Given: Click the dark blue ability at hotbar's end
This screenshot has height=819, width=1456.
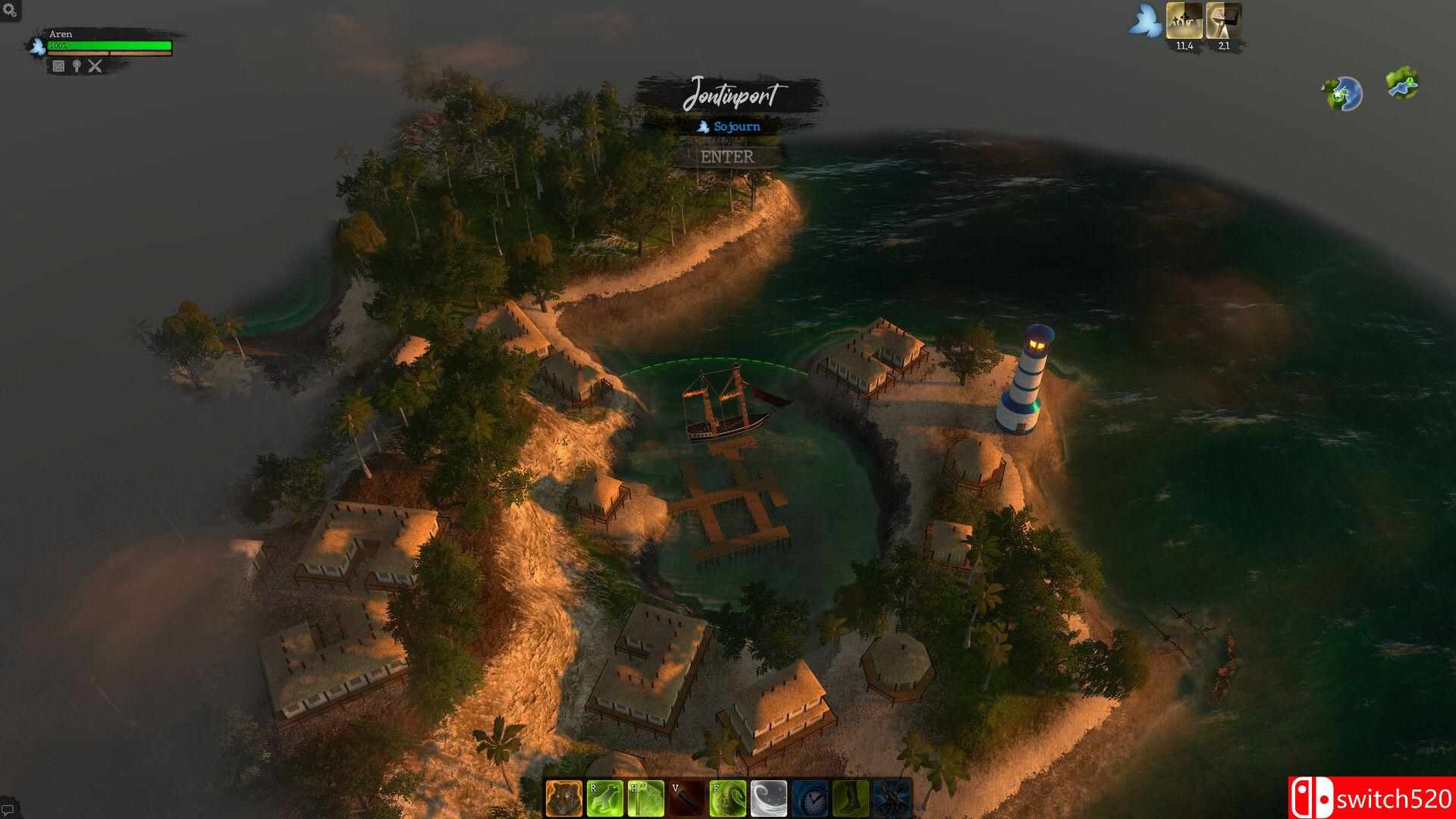Looking at the screenshot, I should coord(891,799).
